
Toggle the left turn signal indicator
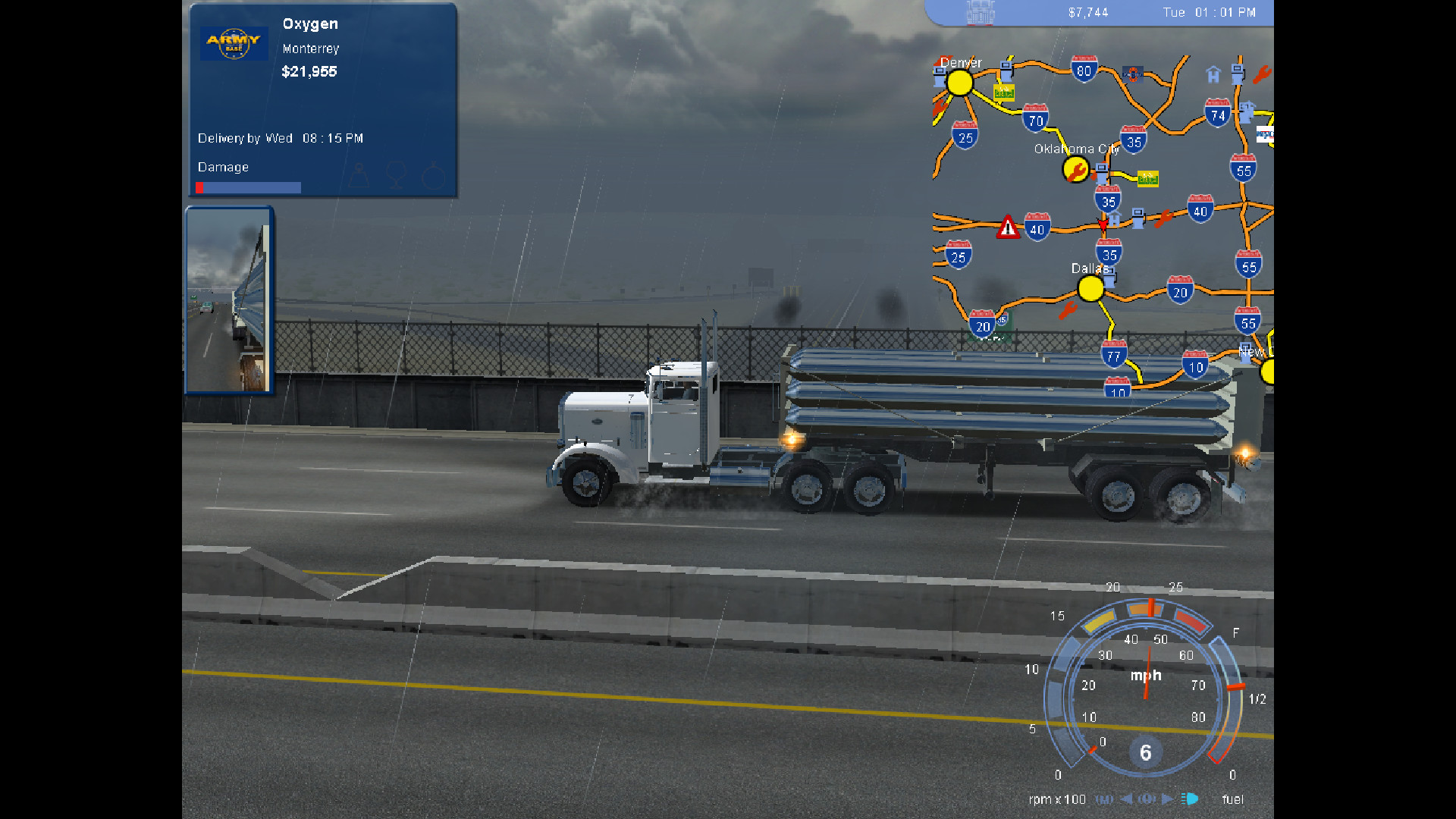[x=1127, y=799]
